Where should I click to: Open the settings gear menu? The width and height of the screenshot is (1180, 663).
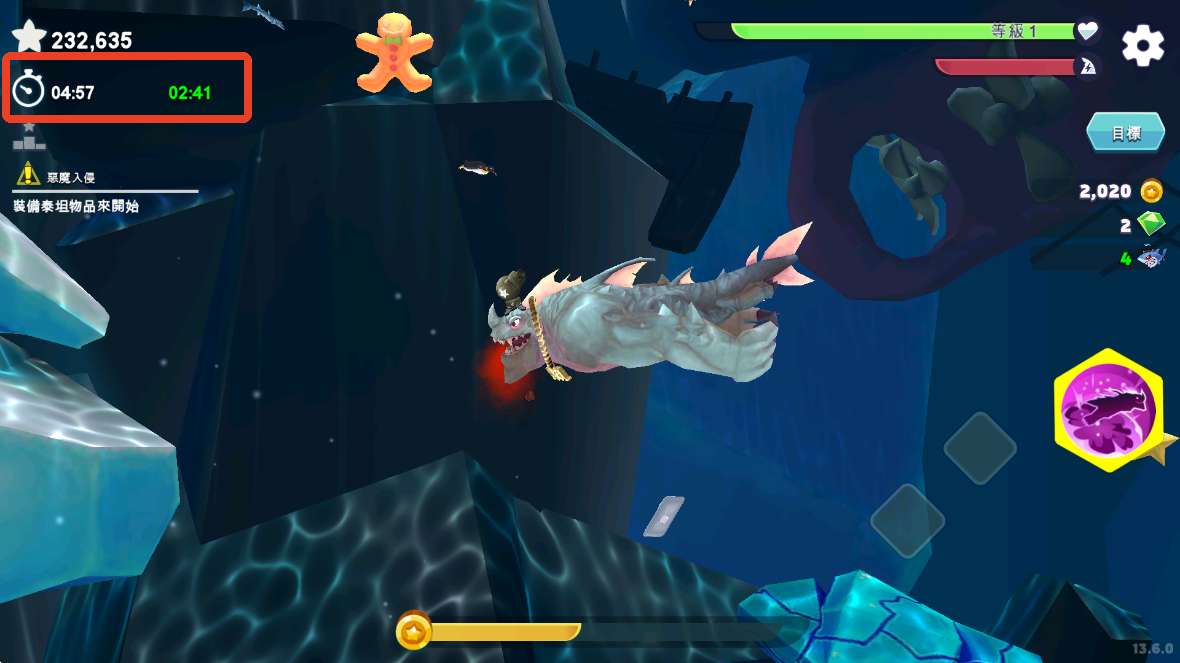[1142, 46]
